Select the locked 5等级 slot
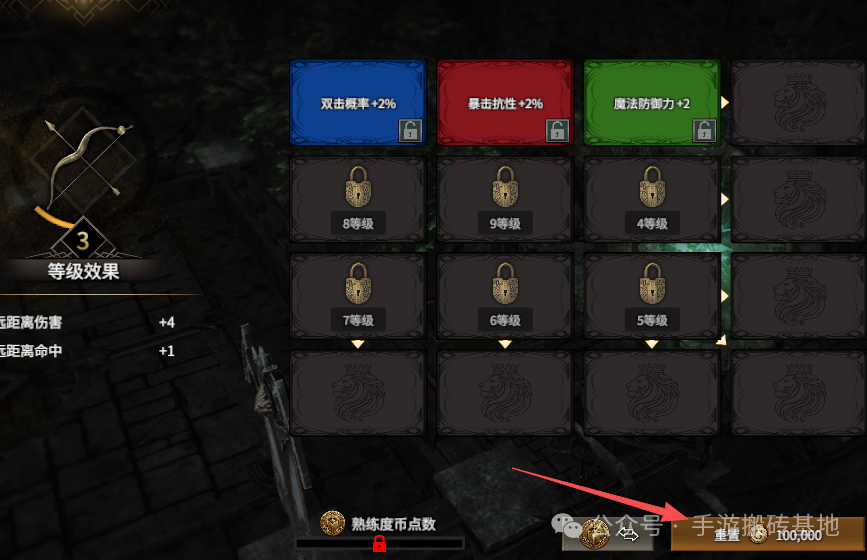 click(651, 295)
